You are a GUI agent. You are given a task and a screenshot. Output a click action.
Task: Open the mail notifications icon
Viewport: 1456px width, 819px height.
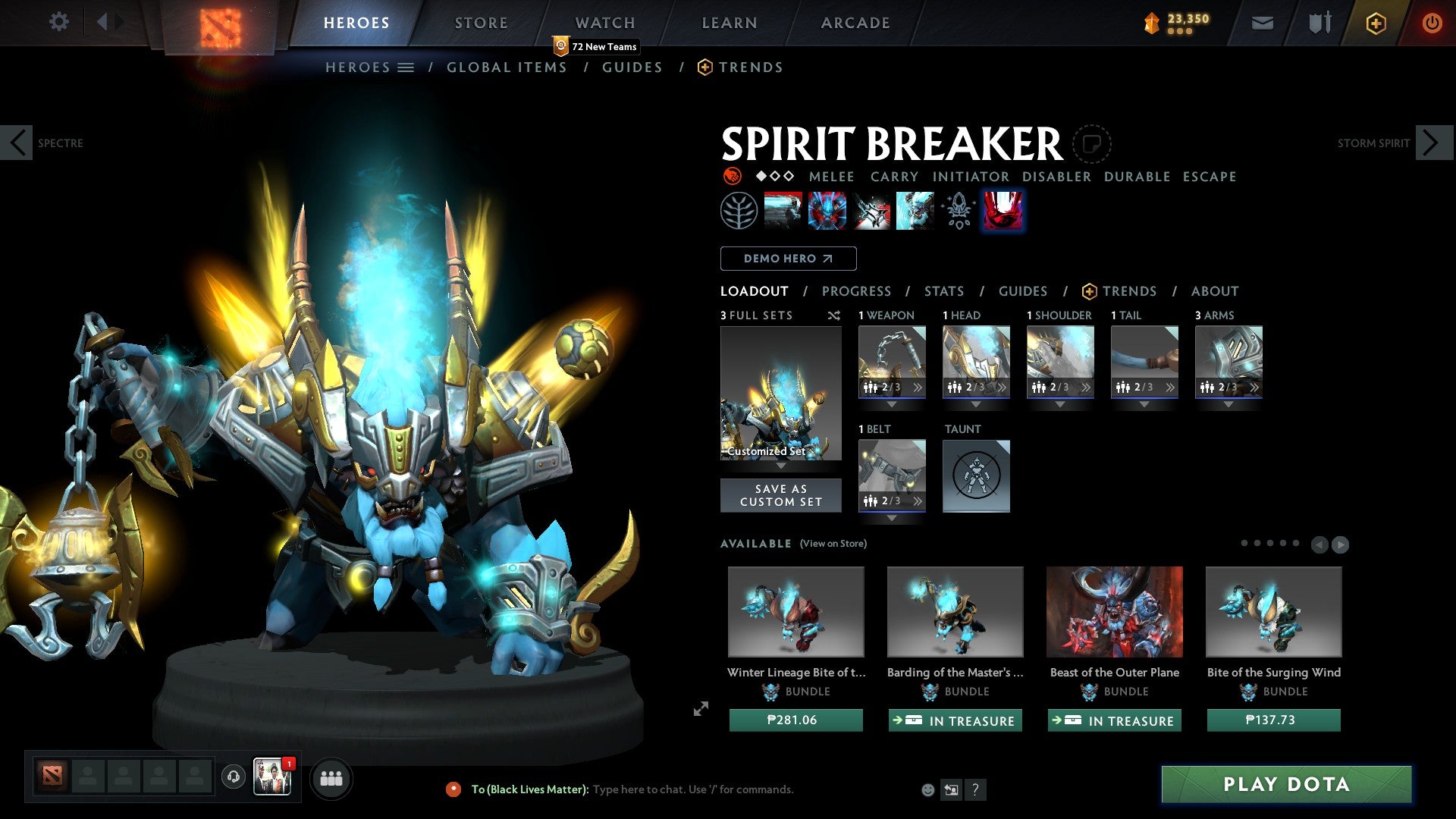coord(1263,22)
